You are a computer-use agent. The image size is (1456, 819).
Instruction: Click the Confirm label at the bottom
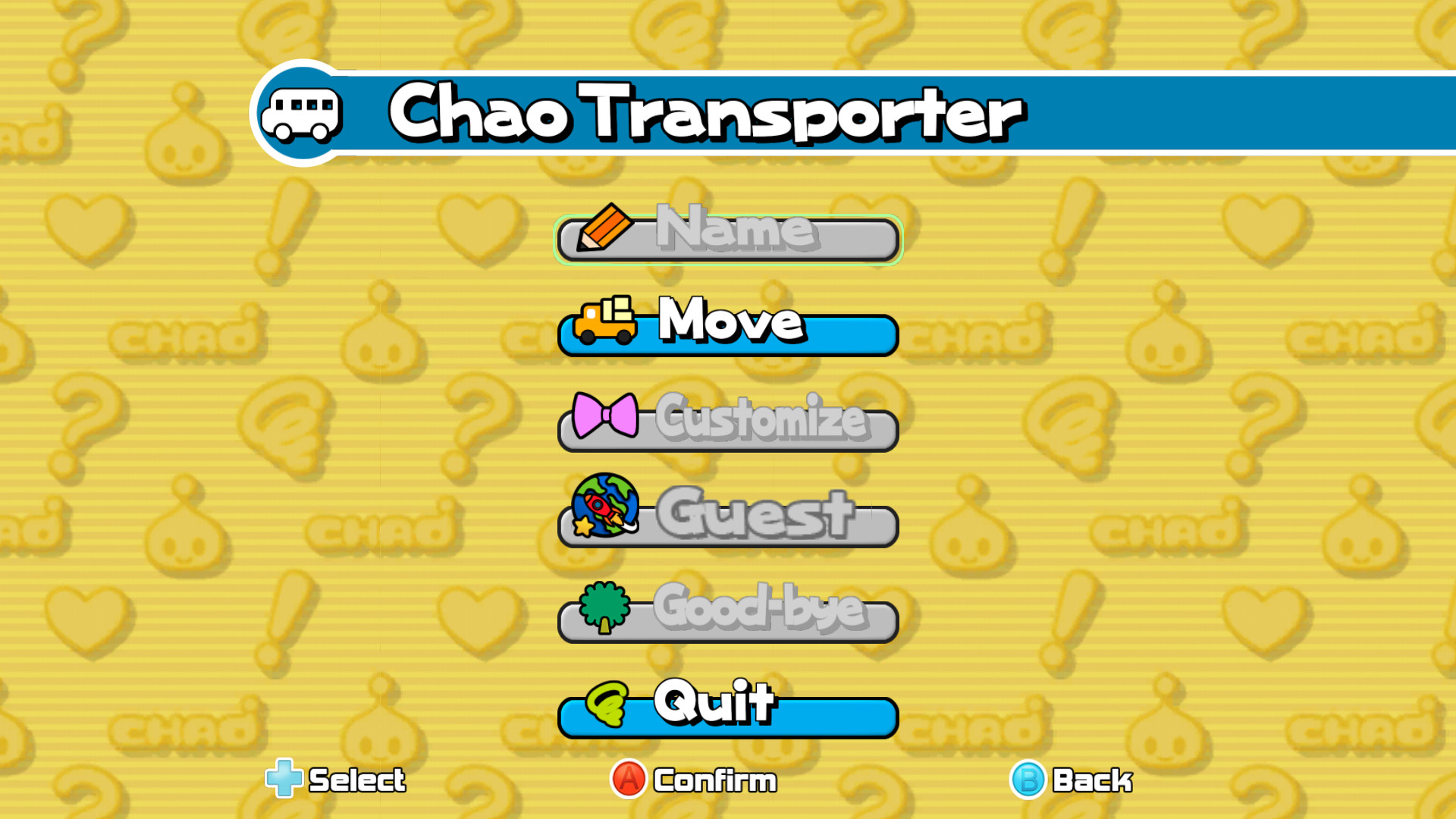coord(714,780)
